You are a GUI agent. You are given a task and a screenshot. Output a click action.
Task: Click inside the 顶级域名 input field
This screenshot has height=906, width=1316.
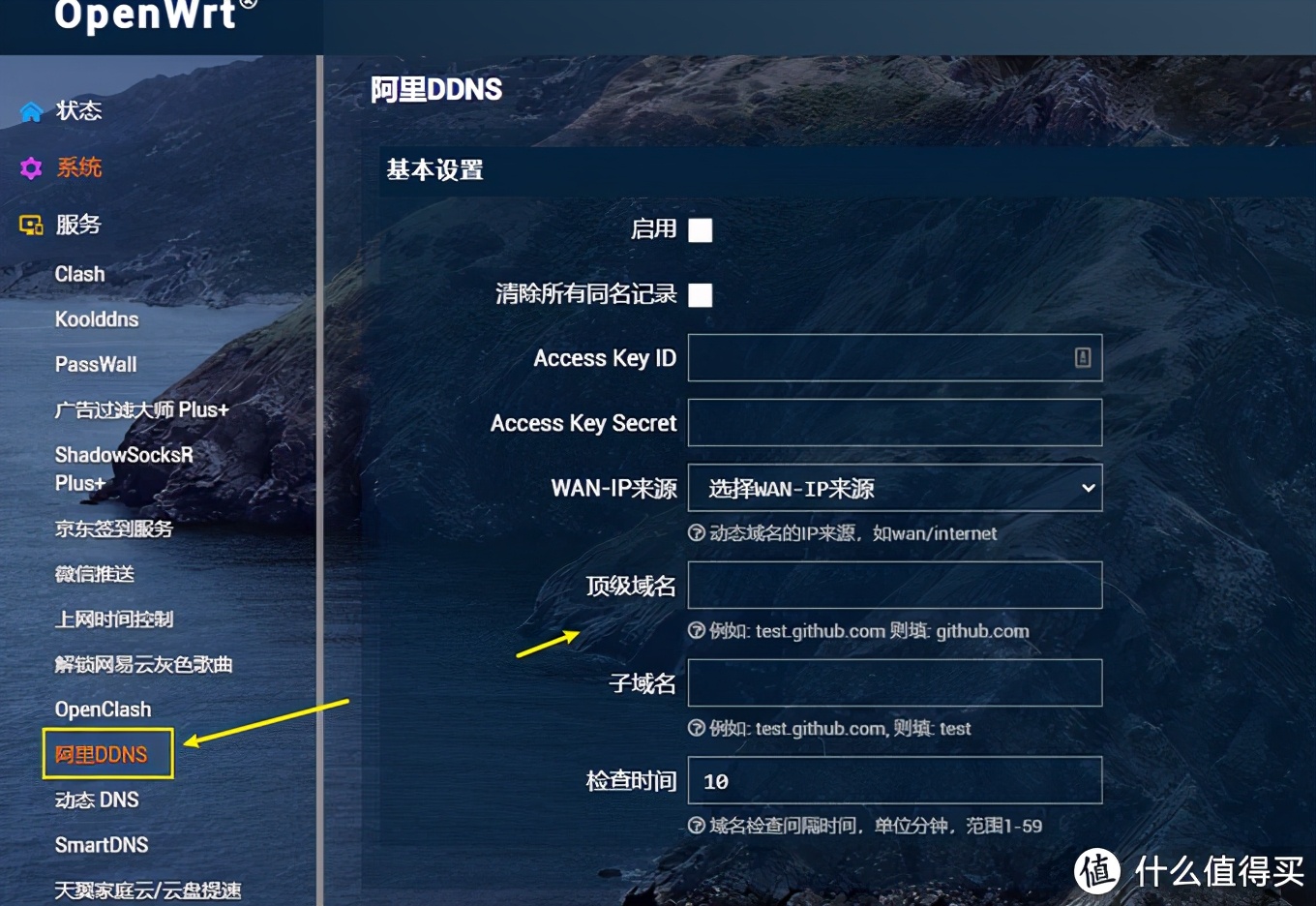pyautogui.click(x=893, y=585)
